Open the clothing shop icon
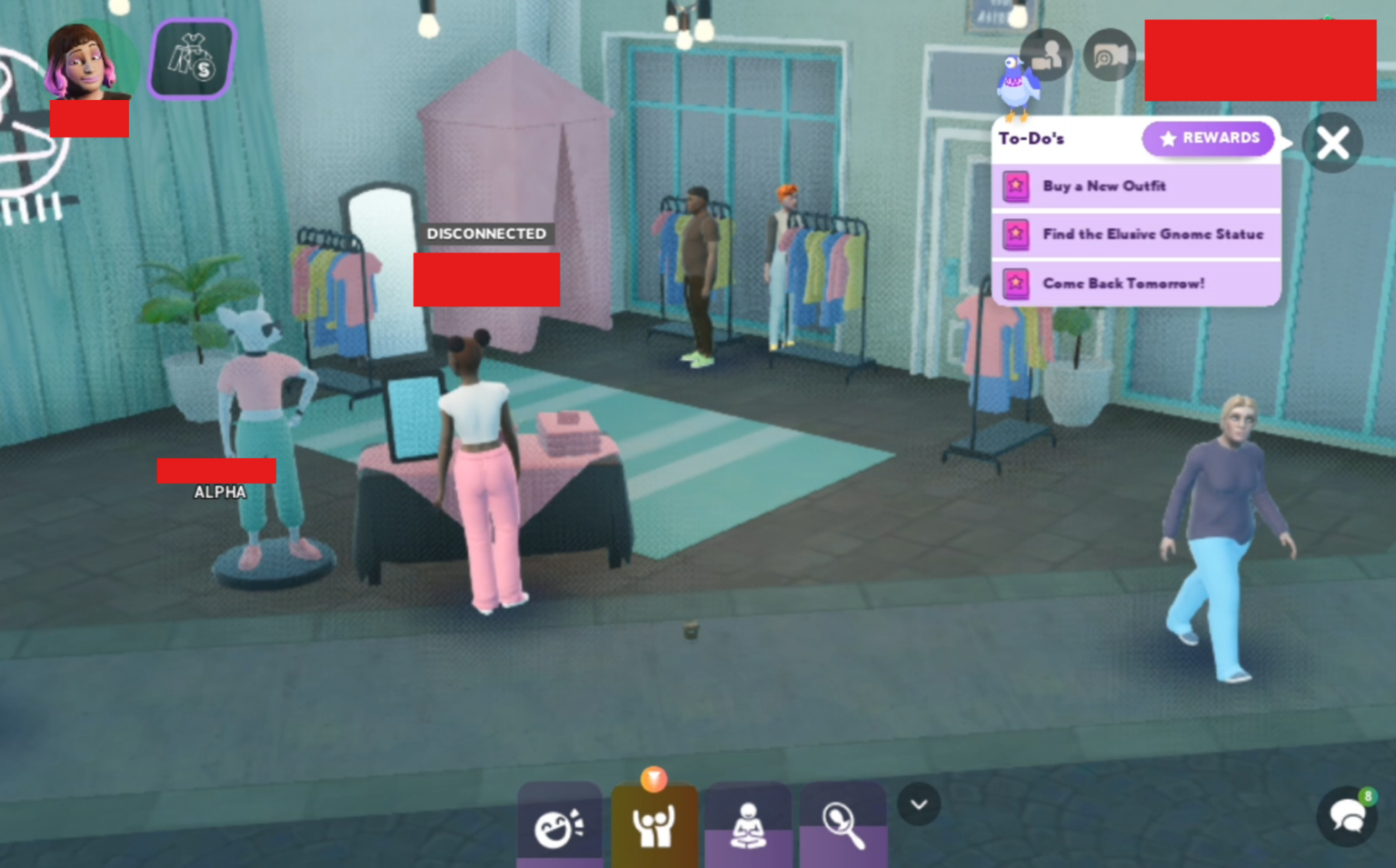1396x868 pixels. (x=190, y=59)
